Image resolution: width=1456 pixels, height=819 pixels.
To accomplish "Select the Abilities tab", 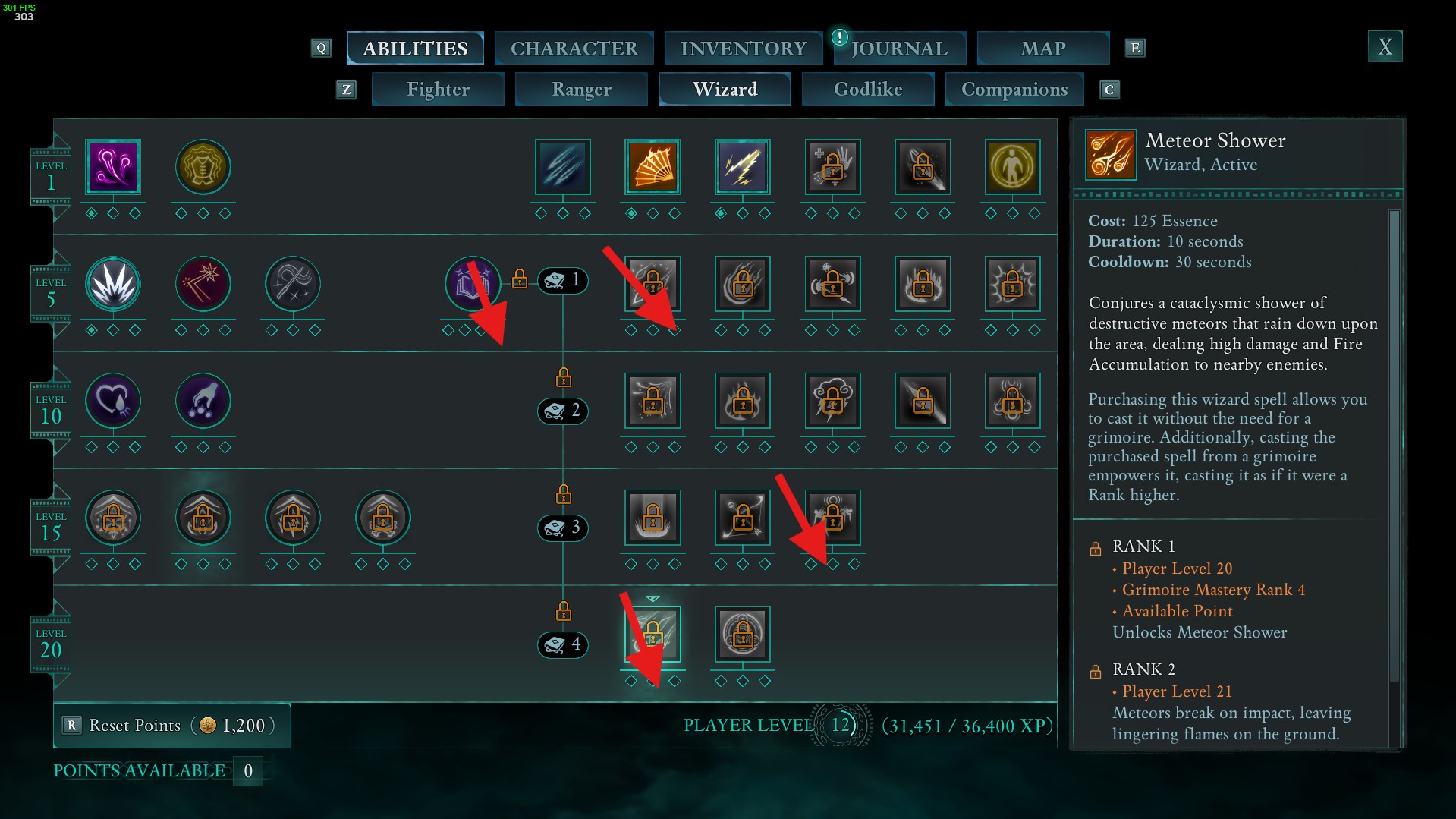I will point(415,49).
